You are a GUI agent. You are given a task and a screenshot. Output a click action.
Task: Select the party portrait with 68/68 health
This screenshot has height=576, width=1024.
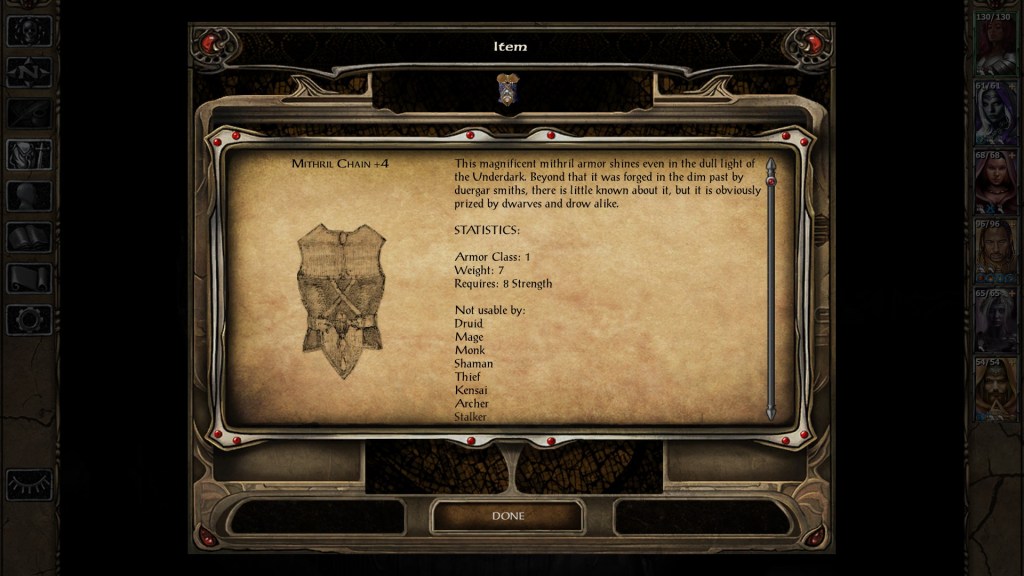[x=995, y=183]
